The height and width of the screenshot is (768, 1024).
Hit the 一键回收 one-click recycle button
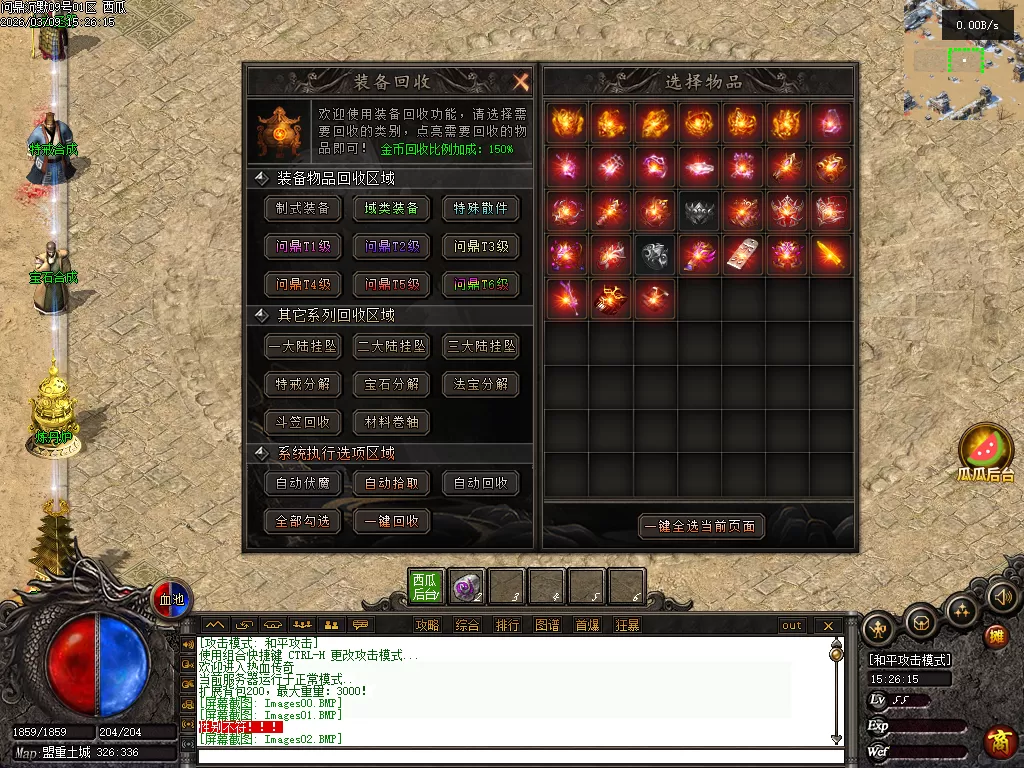click(x=392, y=521)
